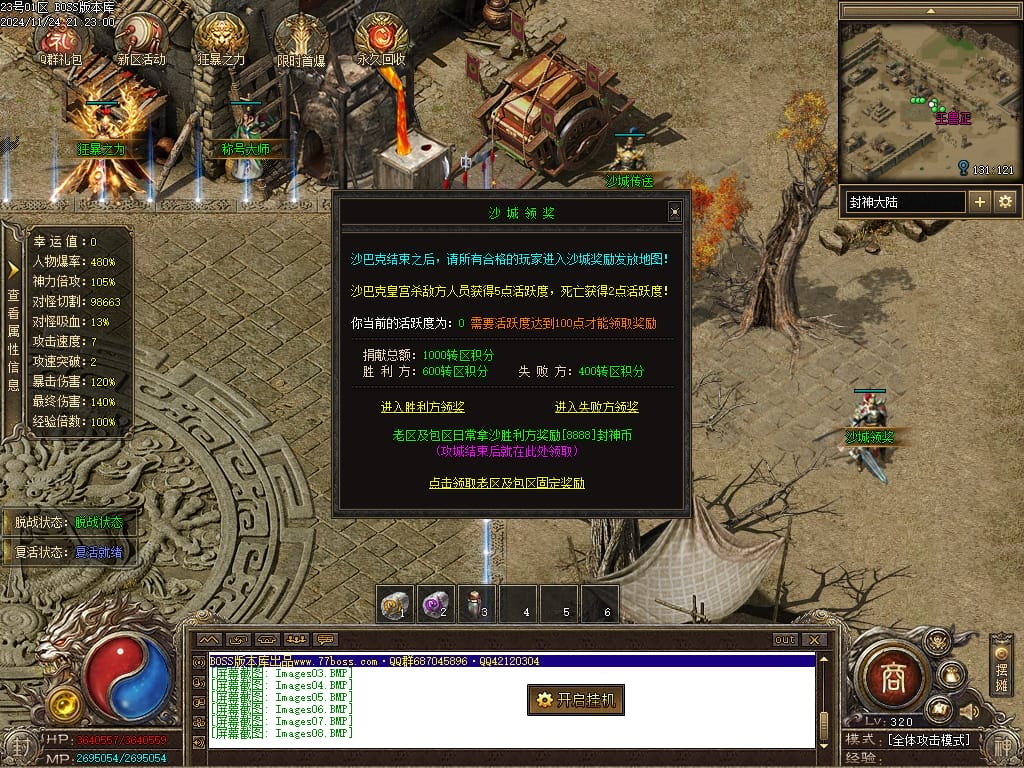Choose 进入失败方领奖 link
Image resolution: width=1024 pixels, height=768 pixels.
tap(597, 407)
